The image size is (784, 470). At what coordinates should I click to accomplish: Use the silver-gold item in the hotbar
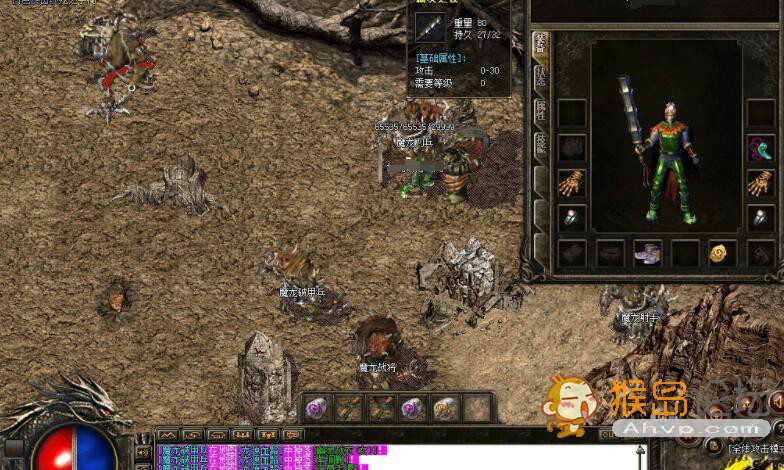[x=446, y=407]
